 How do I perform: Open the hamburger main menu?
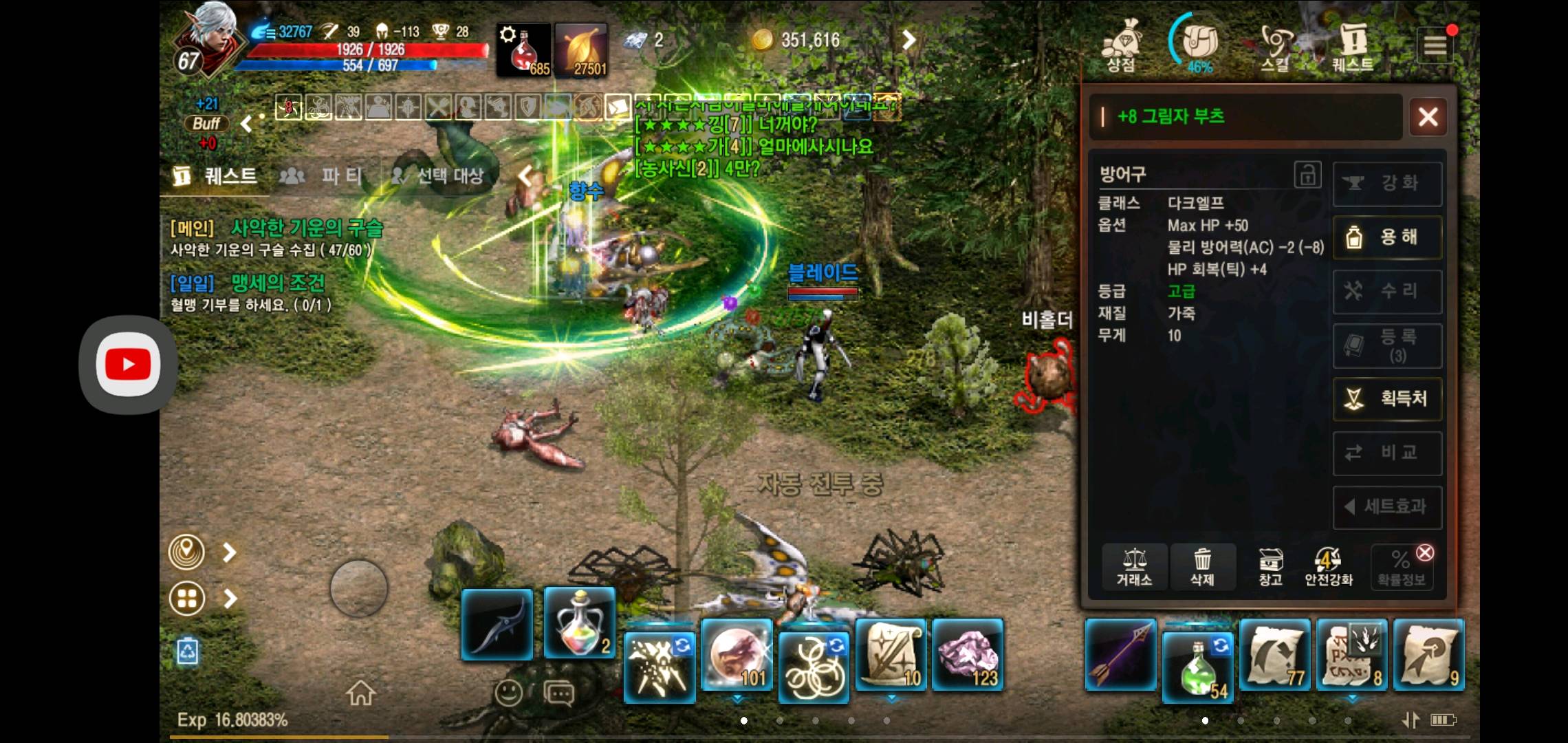coord(1435,46)
